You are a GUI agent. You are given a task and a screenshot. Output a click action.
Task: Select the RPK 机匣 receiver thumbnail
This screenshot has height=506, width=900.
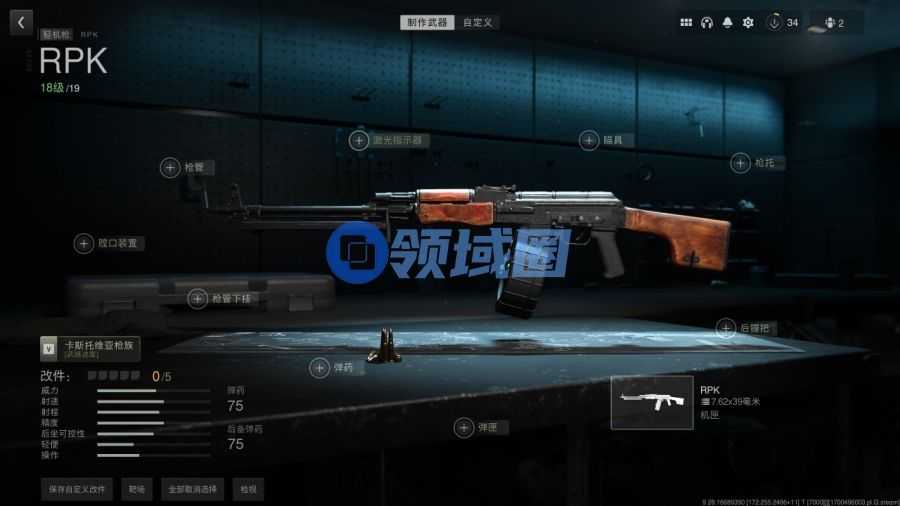(652, 403)
